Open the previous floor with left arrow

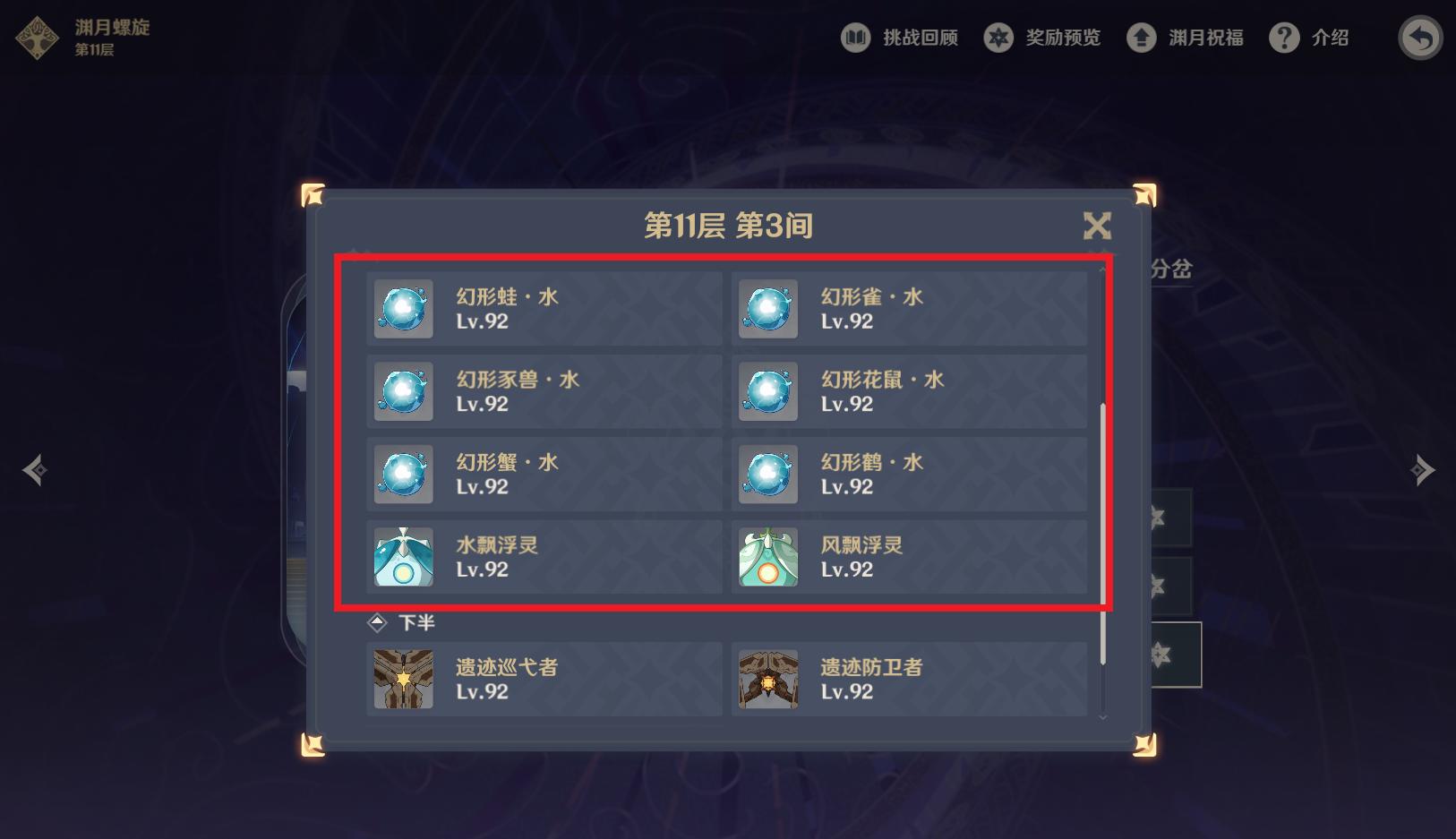35,469
